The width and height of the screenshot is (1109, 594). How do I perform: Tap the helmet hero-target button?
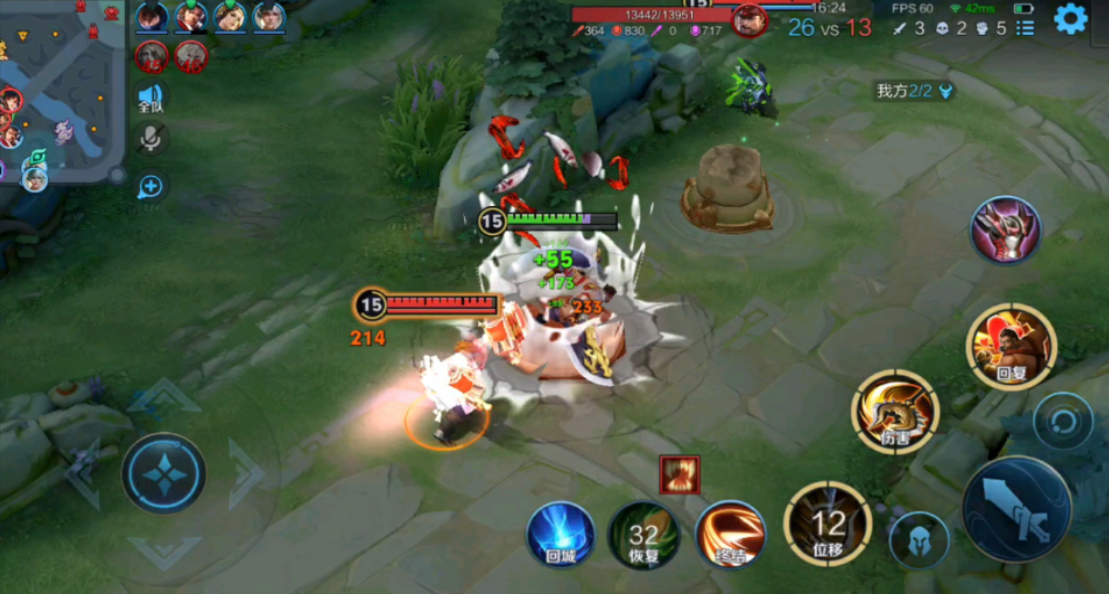point(919,540)
